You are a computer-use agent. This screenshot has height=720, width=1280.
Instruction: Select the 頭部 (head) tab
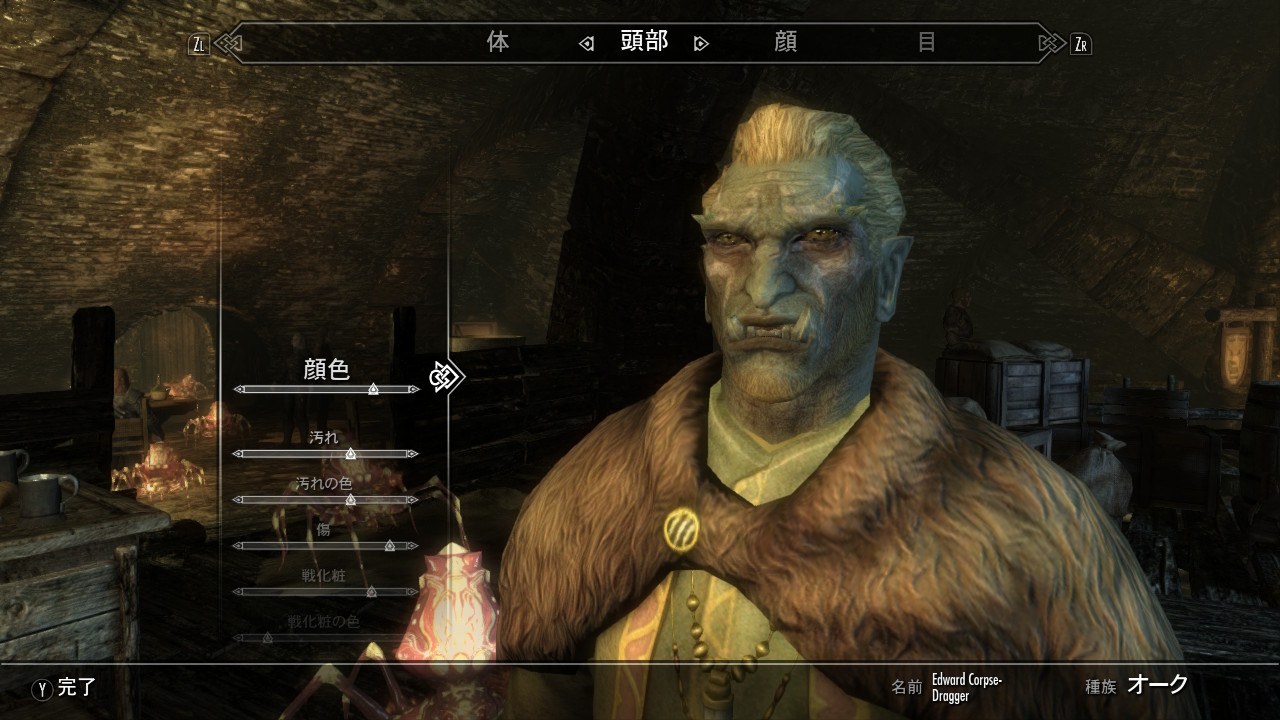click(x=644, y=42)
